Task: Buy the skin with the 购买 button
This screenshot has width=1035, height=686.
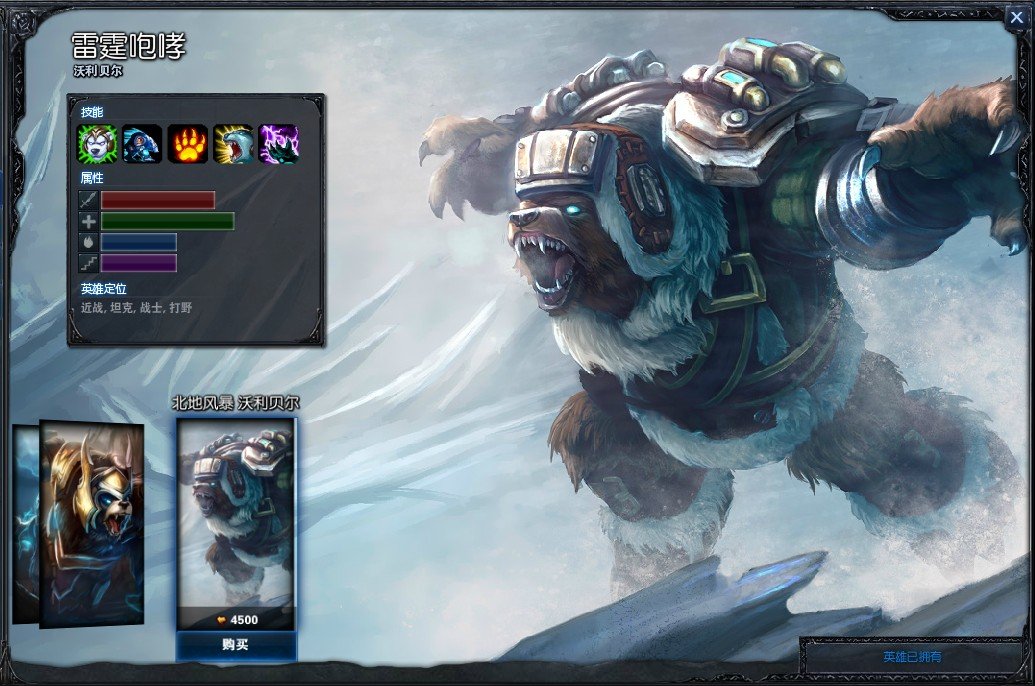Action: point(236,645)
